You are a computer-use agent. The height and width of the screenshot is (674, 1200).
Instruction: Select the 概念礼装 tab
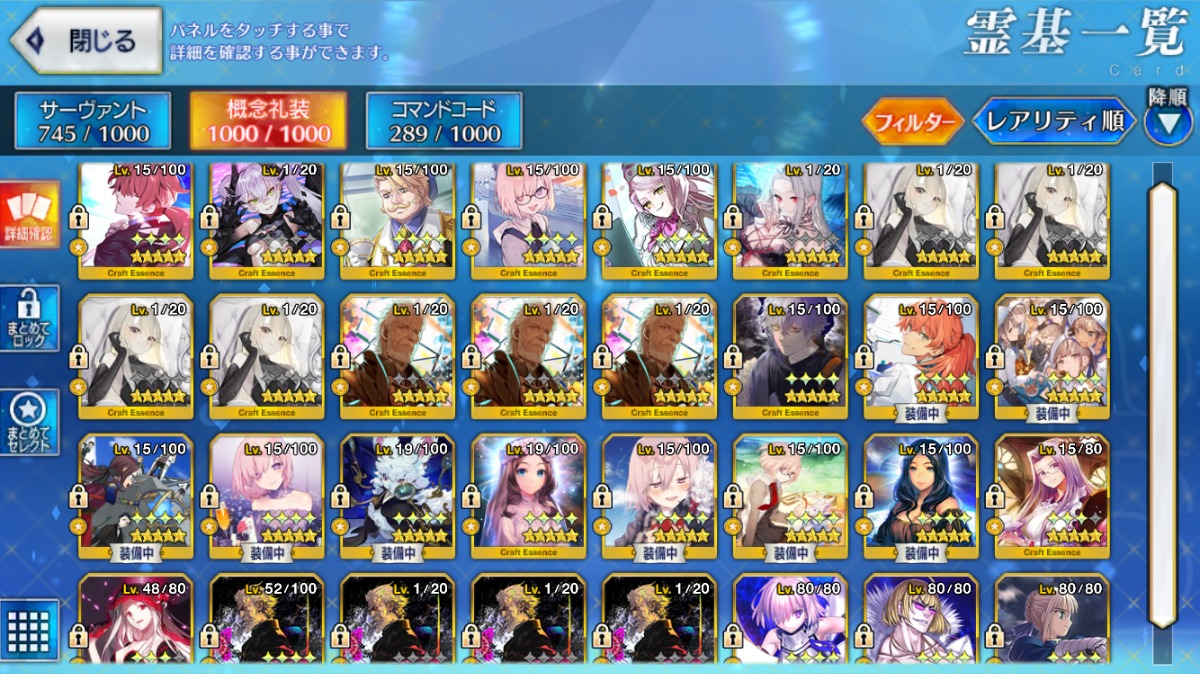pyautogui.click(x=268, y=121)
